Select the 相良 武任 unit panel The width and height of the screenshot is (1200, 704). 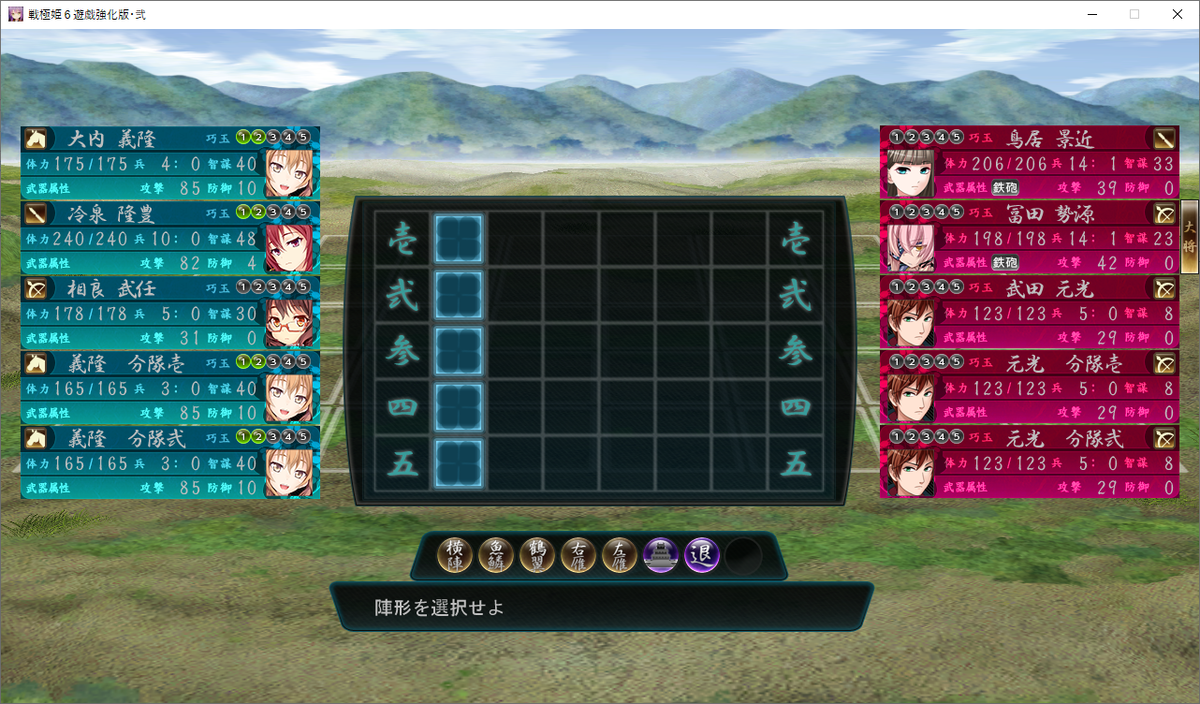[170, 312]
